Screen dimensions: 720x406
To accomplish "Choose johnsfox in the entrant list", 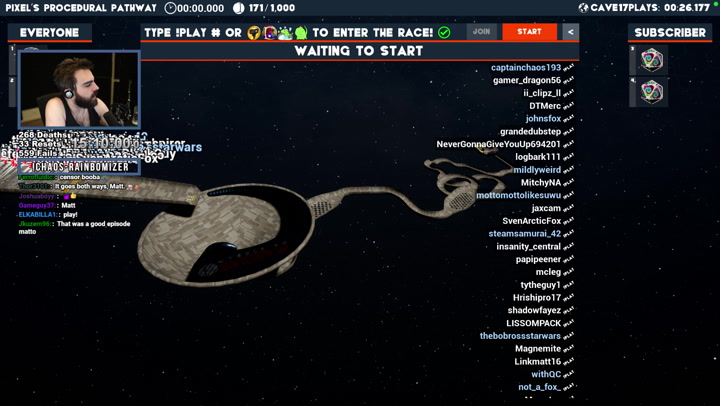I will 543,119.
